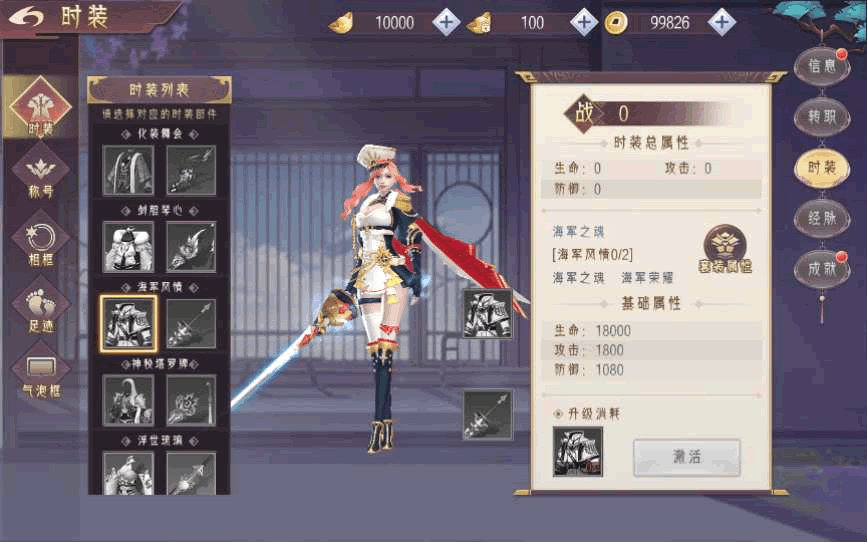The width and height of the screenshot is (867, 542).
Task: Choose the 海军风情 weapon piece
Action: click(191, 323)
